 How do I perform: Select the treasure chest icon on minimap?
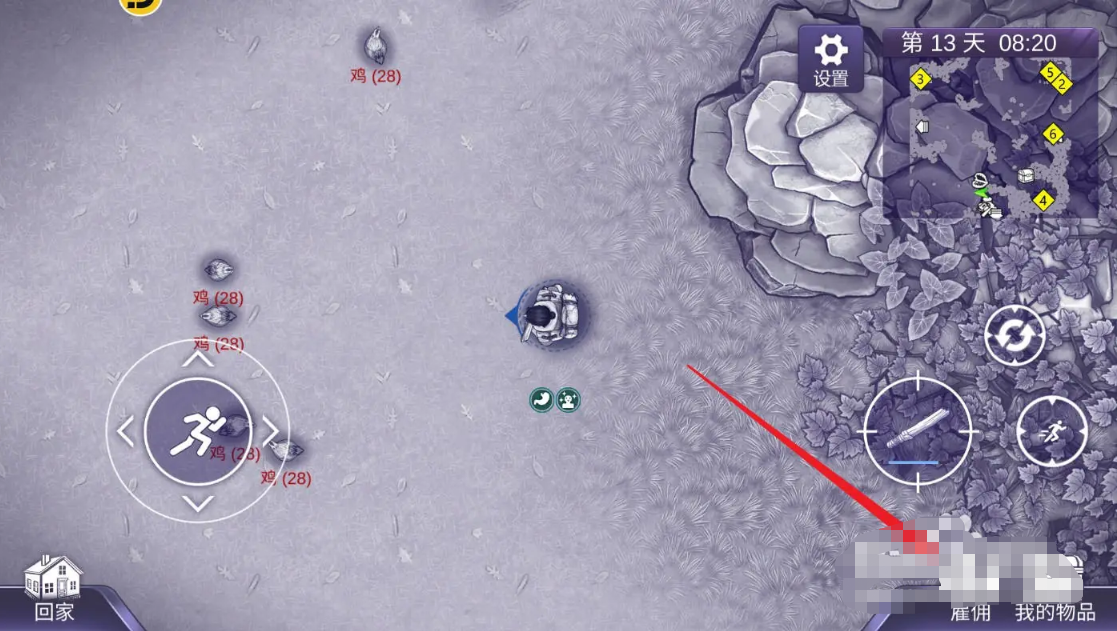click(1025, 176)
